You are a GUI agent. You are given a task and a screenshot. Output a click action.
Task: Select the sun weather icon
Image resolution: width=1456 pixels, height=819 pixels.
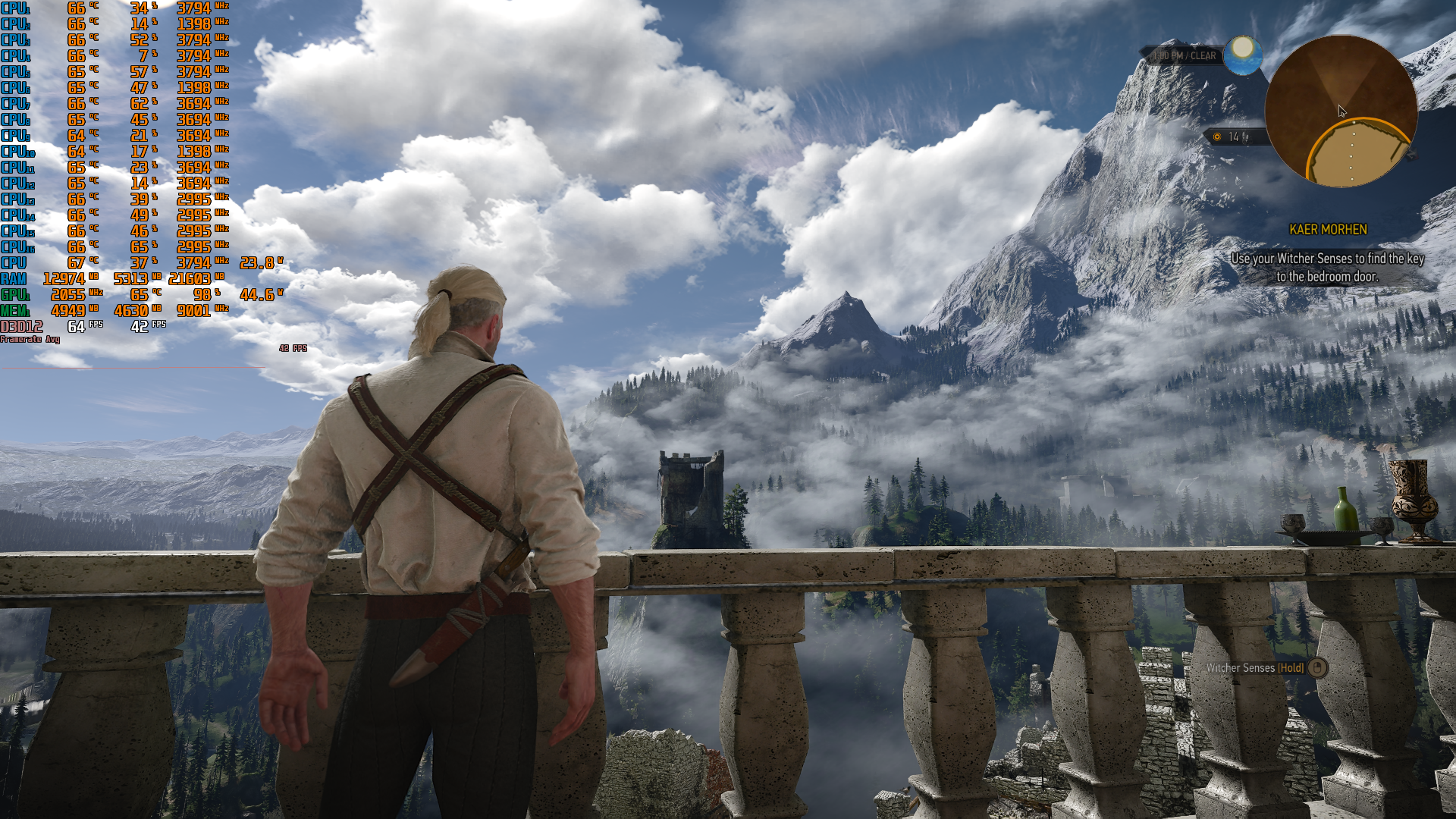1242,55
